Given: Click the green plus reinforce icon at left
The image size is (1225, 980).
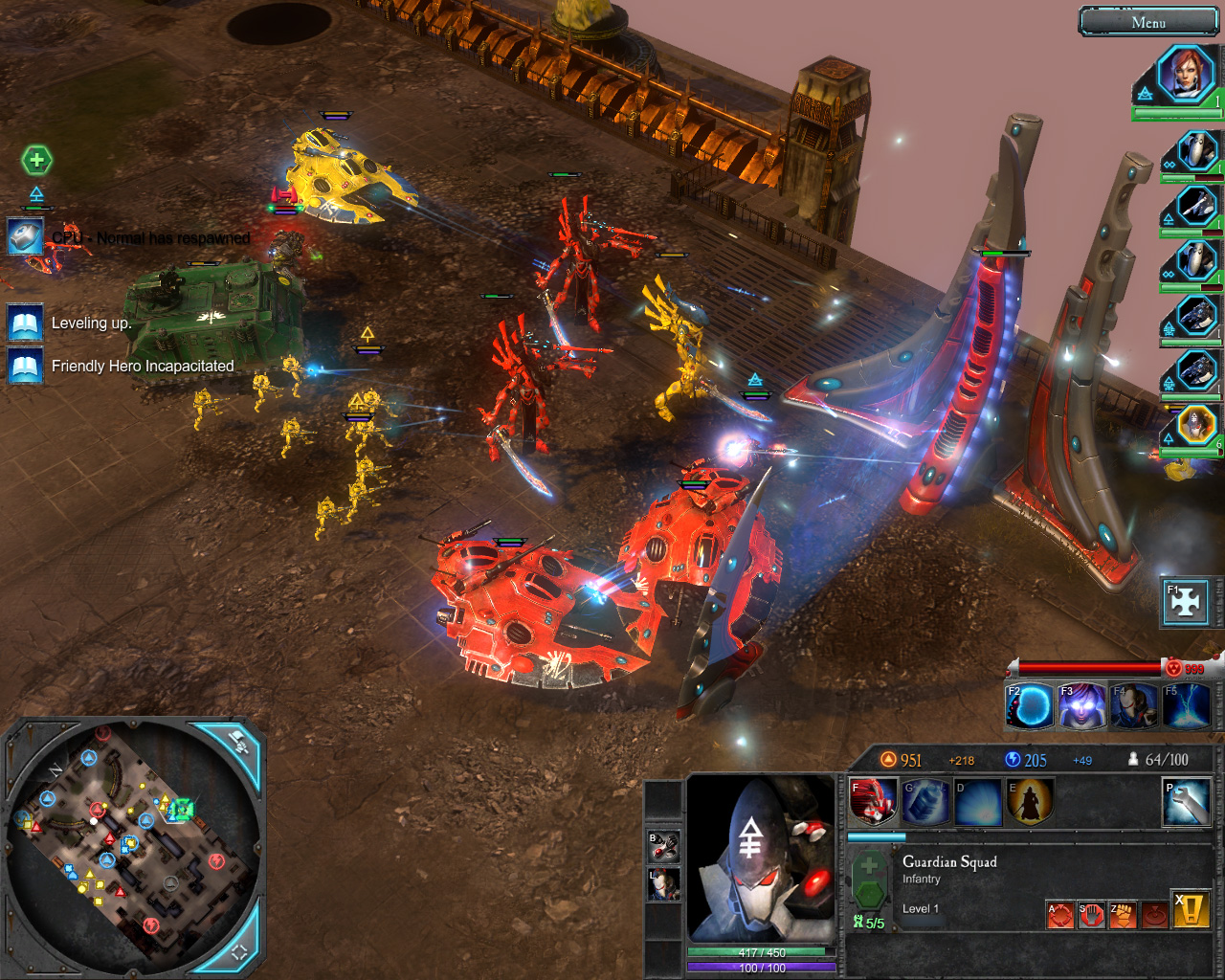Looking at the screenshot, I should coord(36,160).
